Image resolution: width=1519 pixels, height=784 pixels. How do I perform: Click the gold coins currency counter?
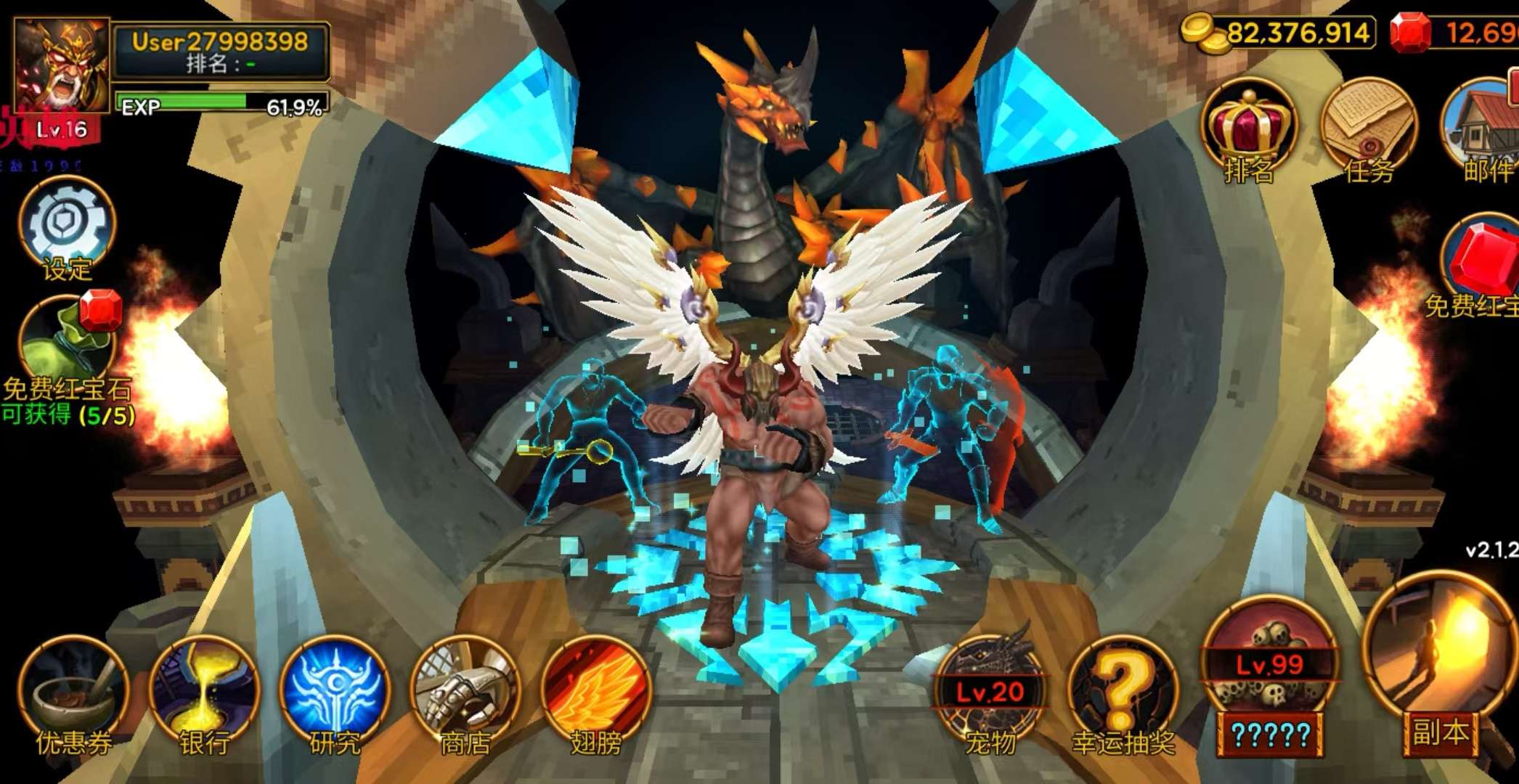(x=1279, y=33)
